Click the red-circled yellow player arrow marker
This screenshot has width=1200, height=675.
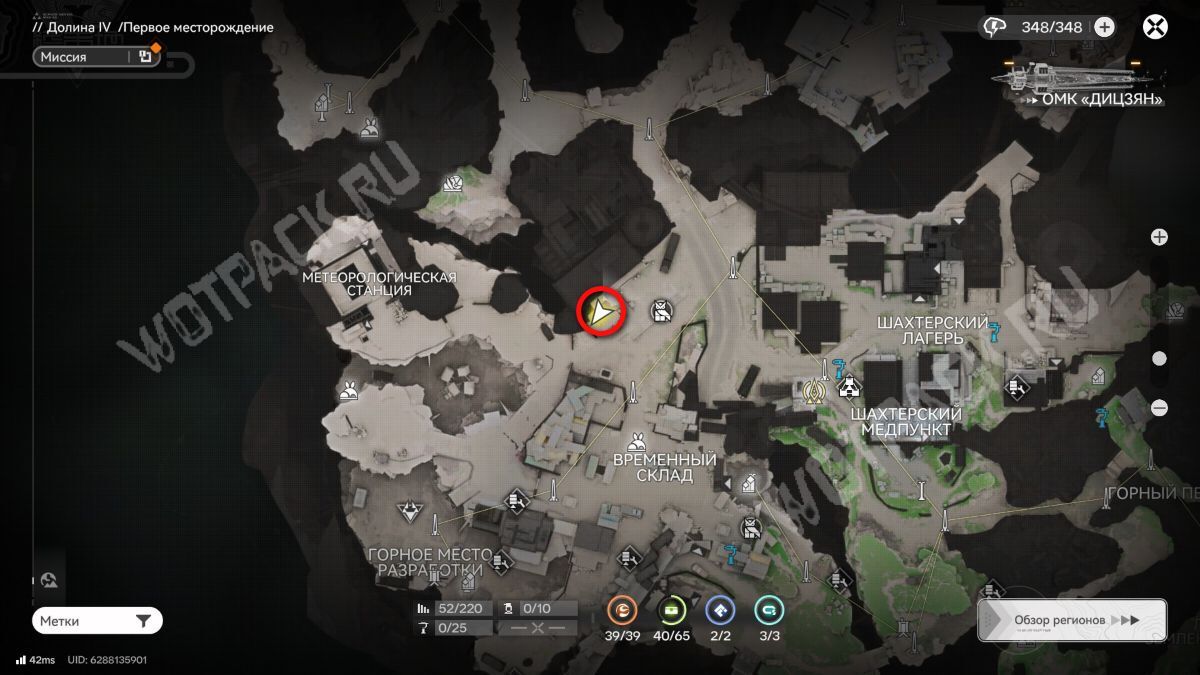pyautogui.click(x=601, y=312)
